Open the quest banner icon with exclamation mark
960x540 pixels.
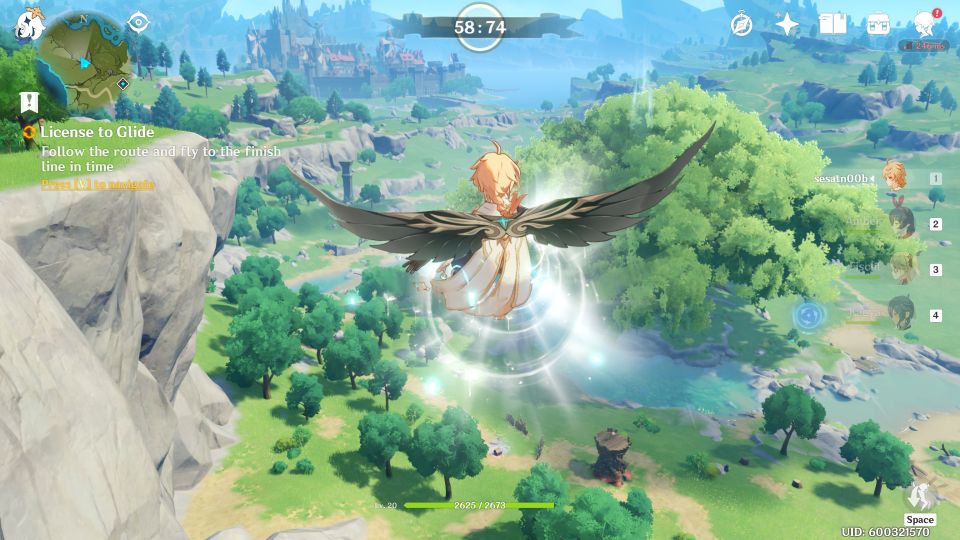(x=28, y=101)
